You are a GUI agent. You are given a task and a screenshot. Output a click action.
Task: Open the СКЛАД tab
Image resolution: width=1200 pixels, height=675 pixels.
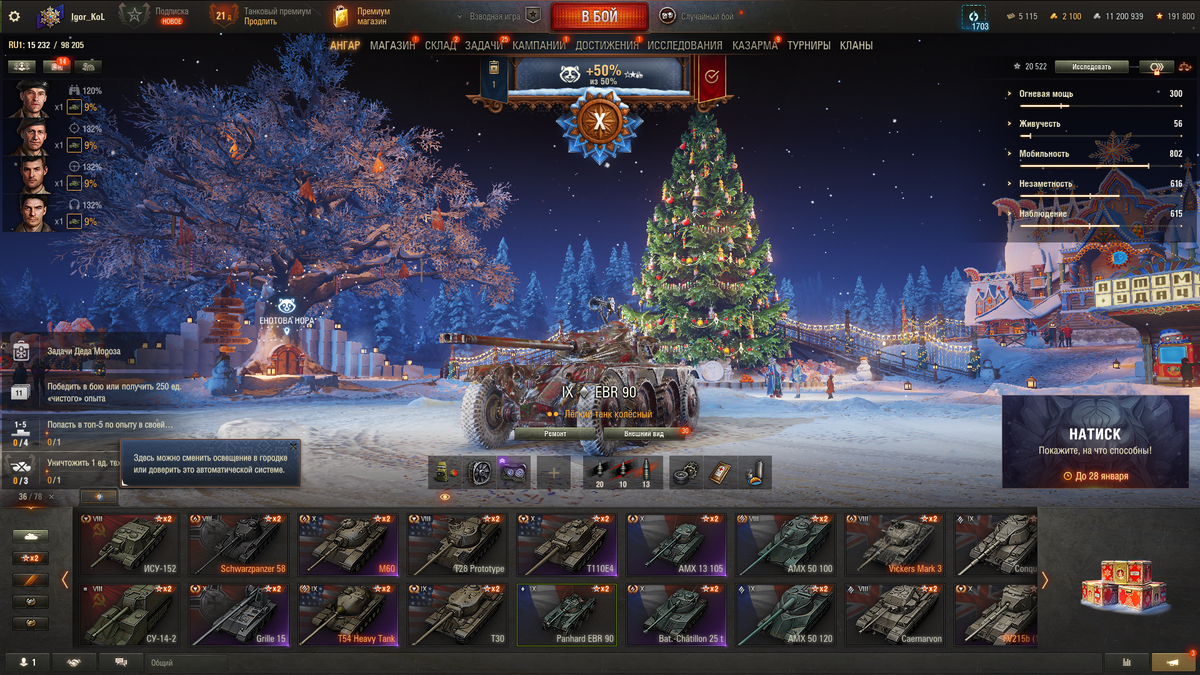(440, 45)
